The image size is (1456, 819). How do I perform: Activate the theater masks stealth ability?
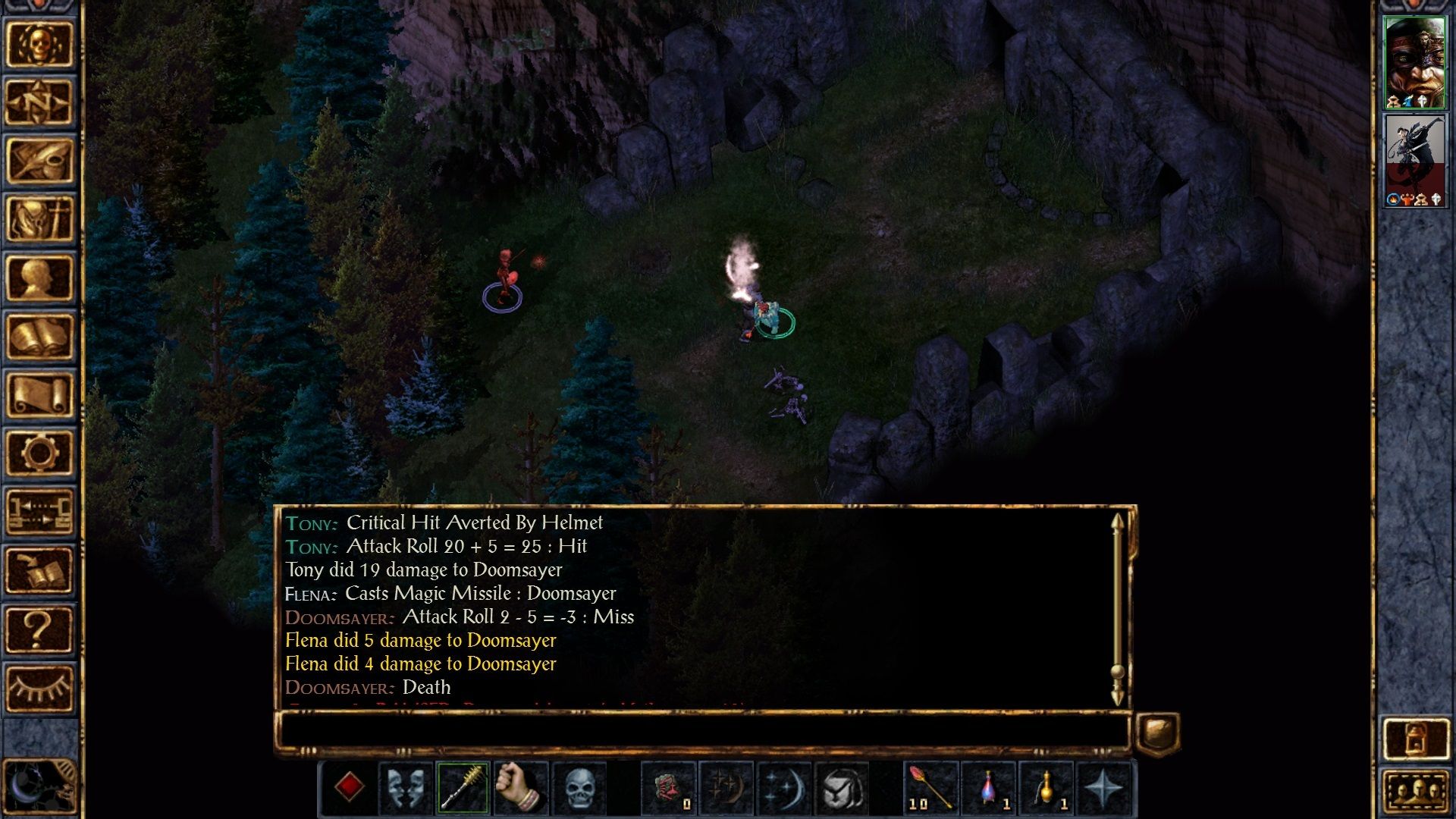click(406, 788)
